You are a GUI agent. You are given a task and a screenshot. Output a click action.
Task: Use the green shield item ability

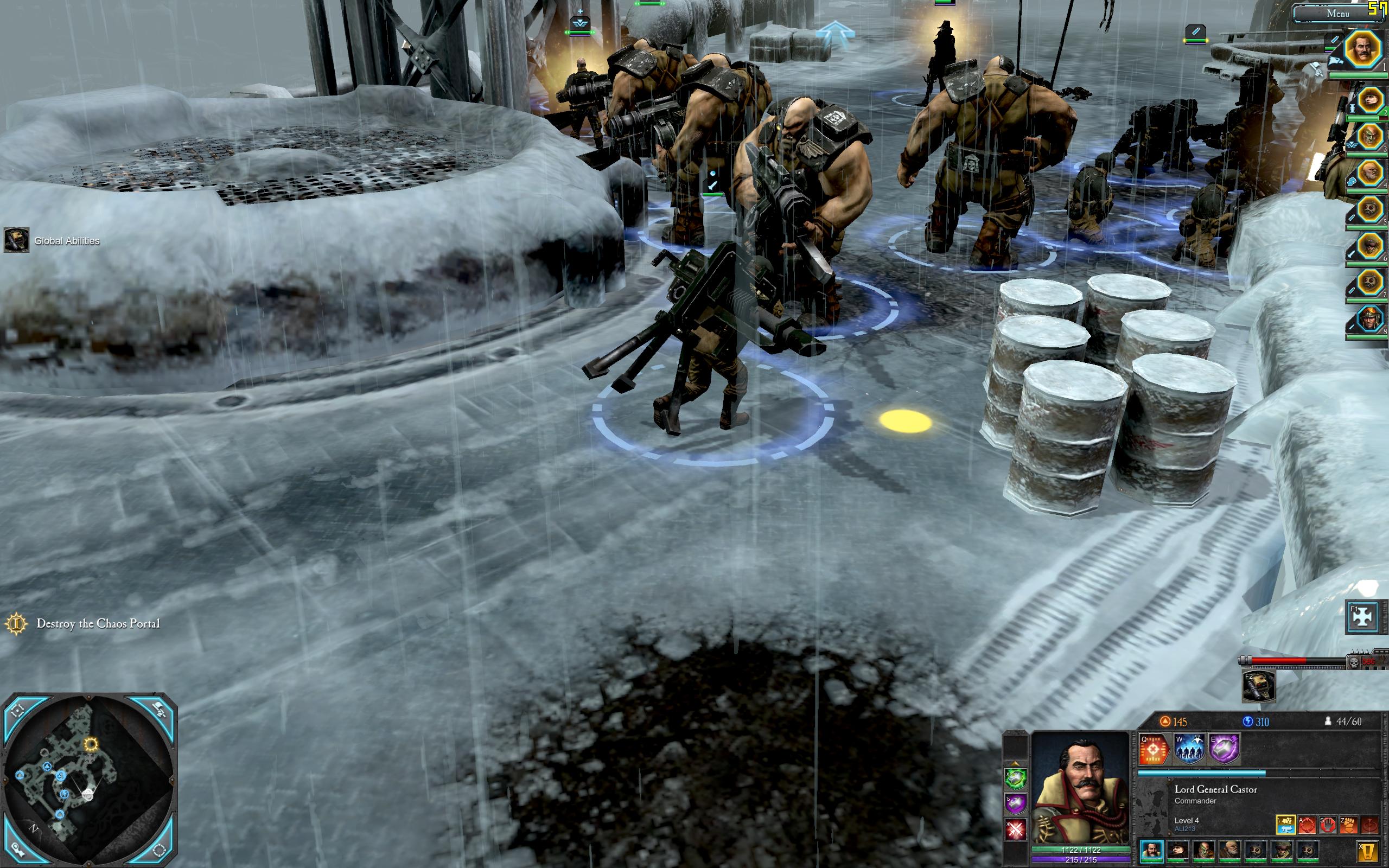1015,778
